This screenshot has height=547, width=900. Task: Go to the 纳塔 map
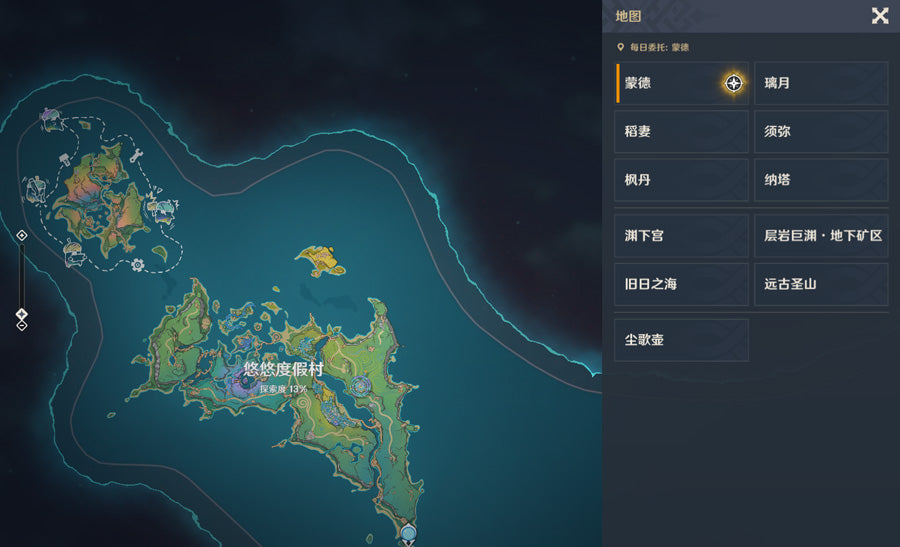(821, 180)
